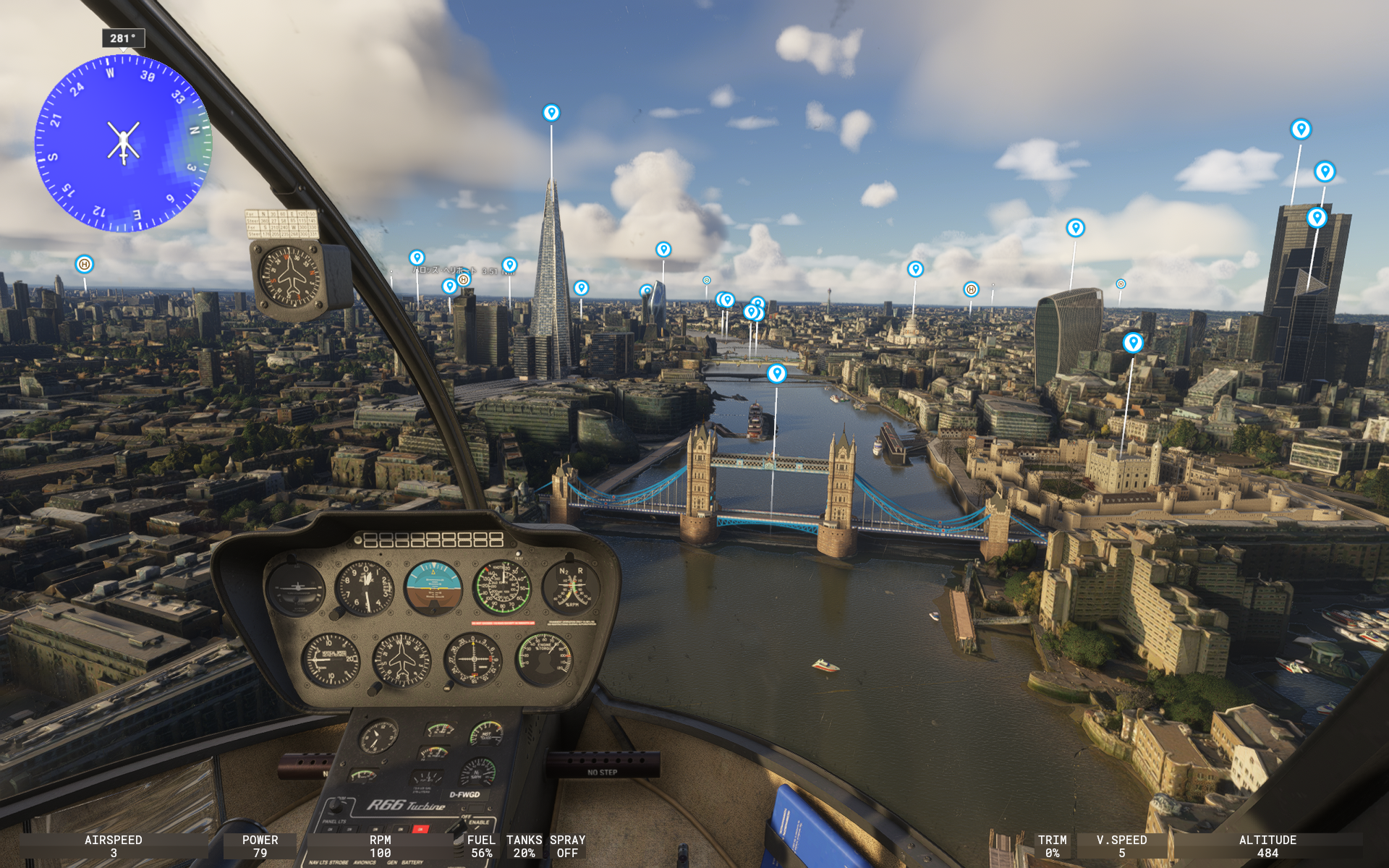Select the marker above St Paul's Cathedral dome
Screen dimensions: 1389x868
(x=915, y=269)
